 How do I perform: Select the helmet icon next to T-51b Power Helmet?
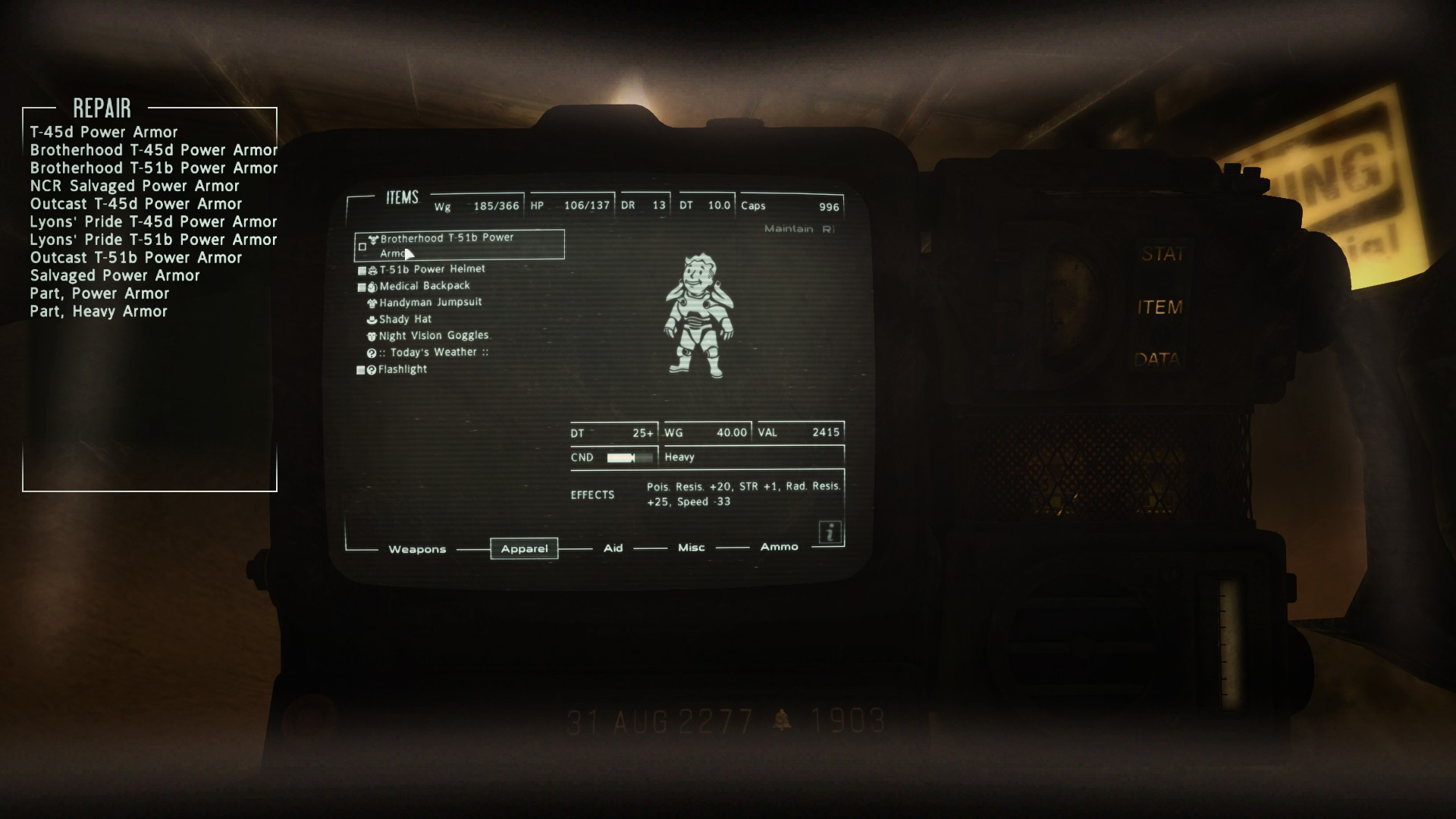coord(372,268)
